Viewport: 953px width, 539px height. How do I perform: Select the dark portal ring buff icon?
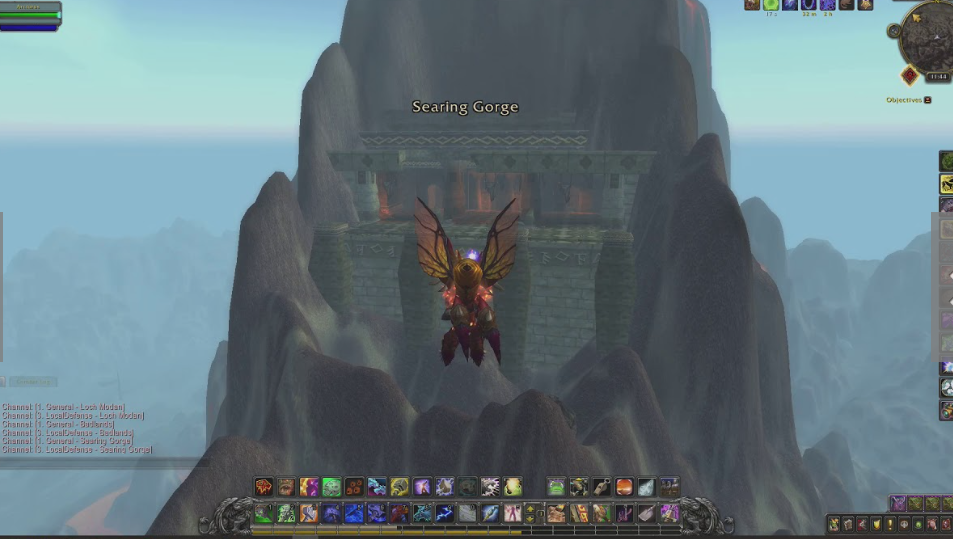(x=808, y=5)
